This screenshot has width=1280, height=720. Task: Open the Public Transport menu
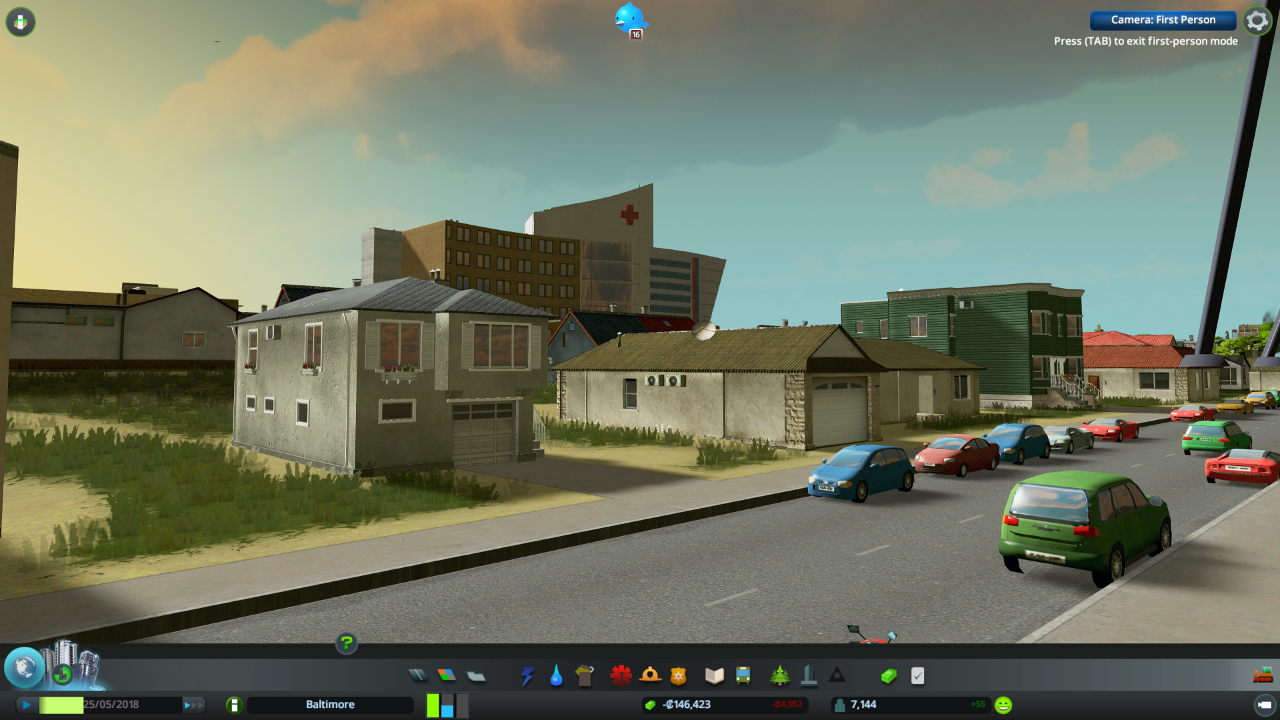click(x=742, y=675)
